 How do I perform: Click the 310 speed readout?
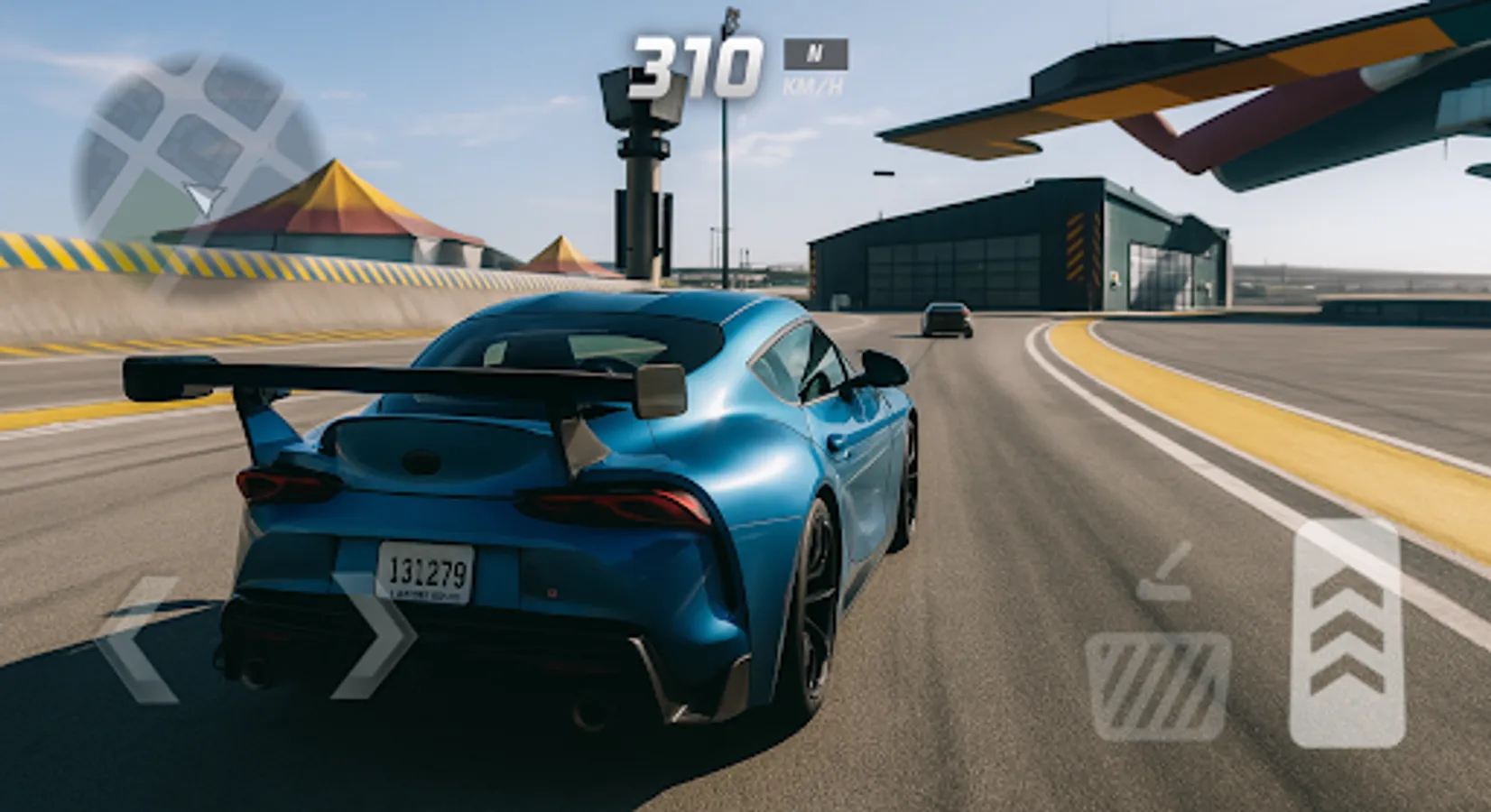699,61
